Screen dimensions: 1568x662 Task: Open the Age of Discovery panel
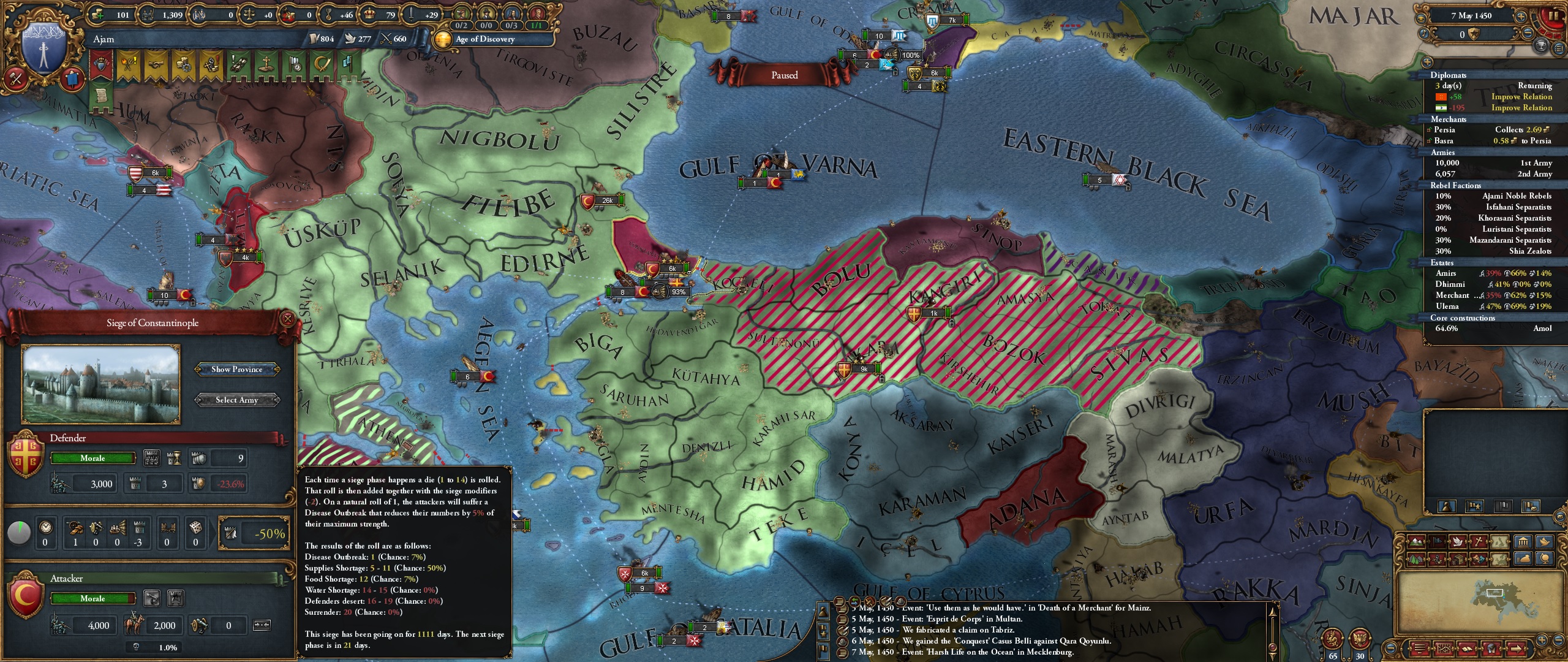[484, 40]
